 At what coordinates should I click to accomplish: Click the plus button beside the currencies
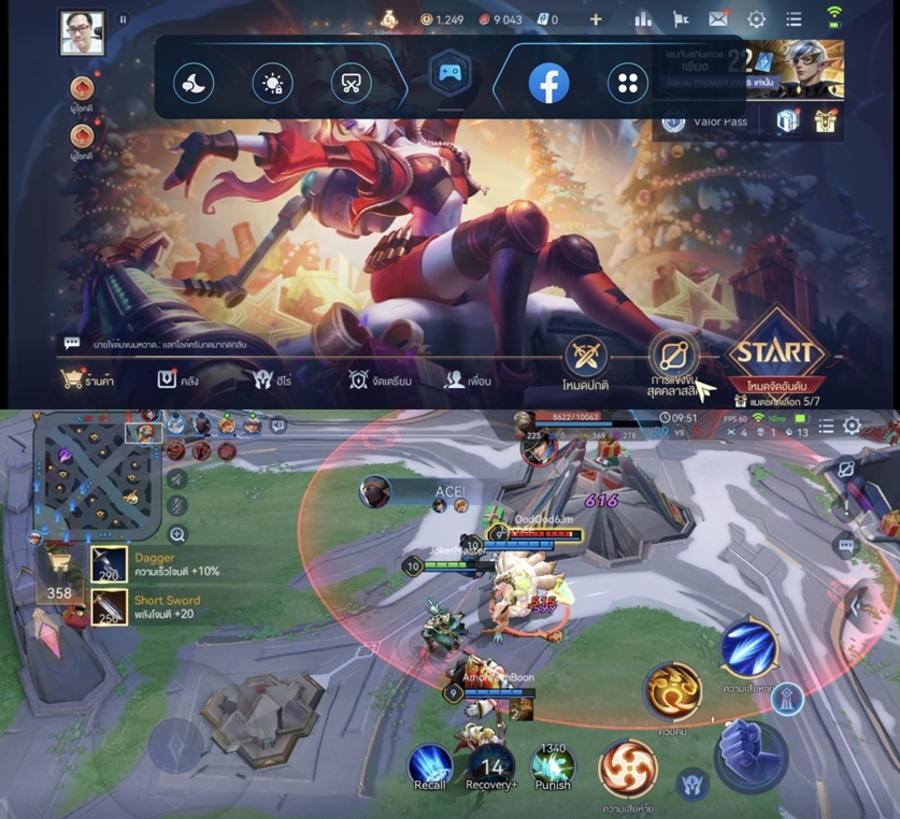(596, 18)
